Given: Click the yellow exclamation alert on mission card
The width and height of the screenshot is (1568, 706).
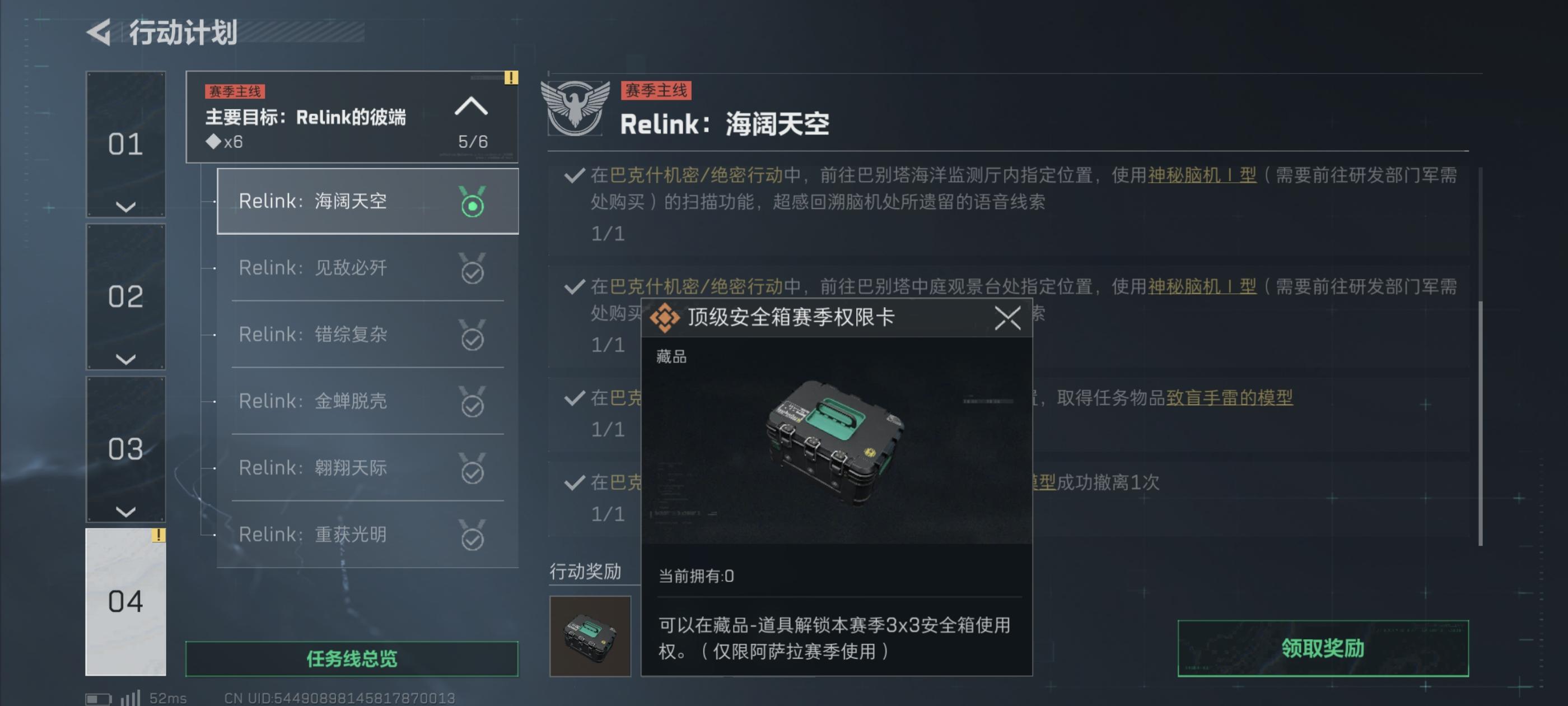Looking at the screenshot, I should coord(510,78).
